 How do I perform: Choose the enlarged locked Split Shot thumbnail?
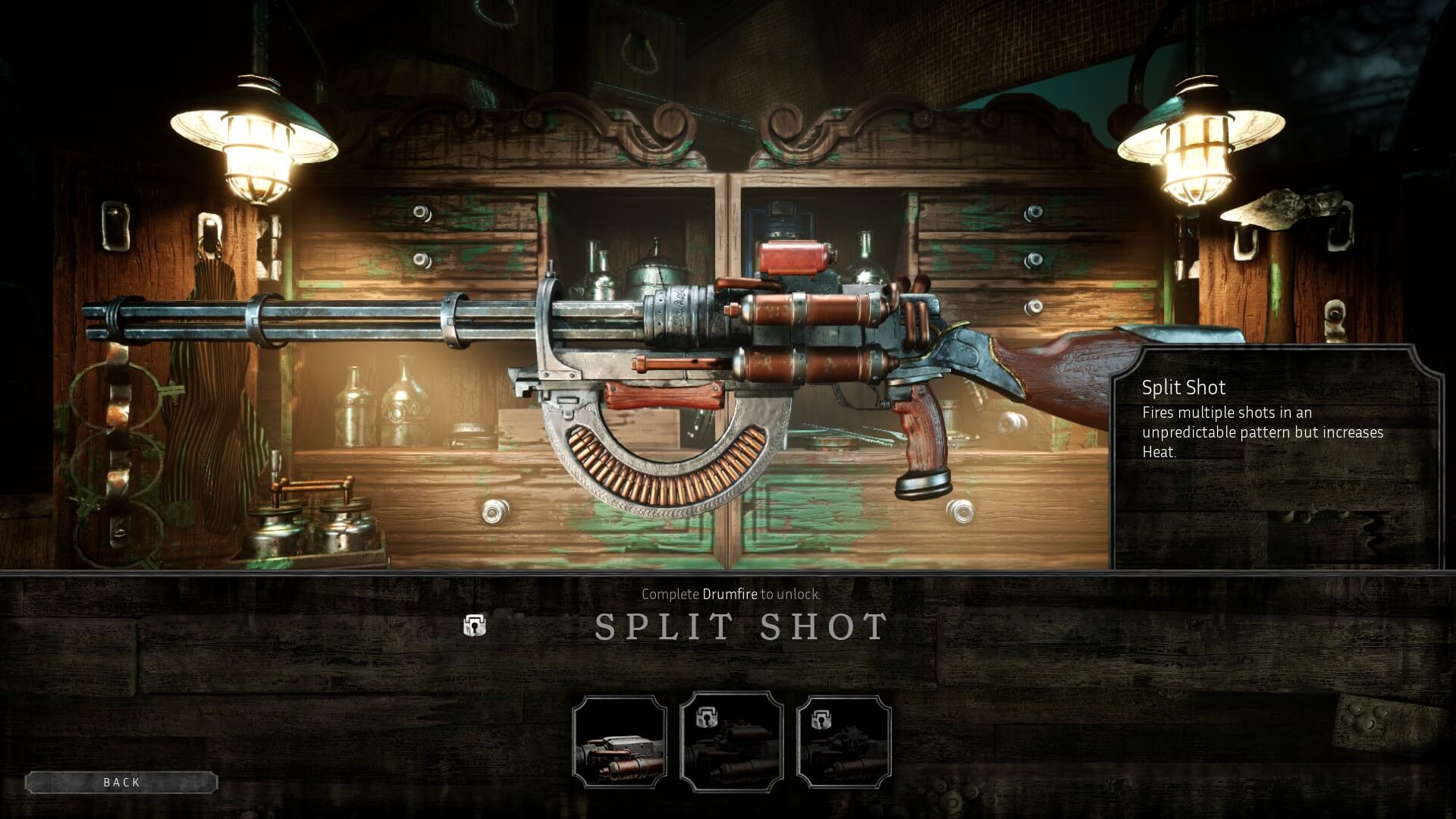coord(732,741)
